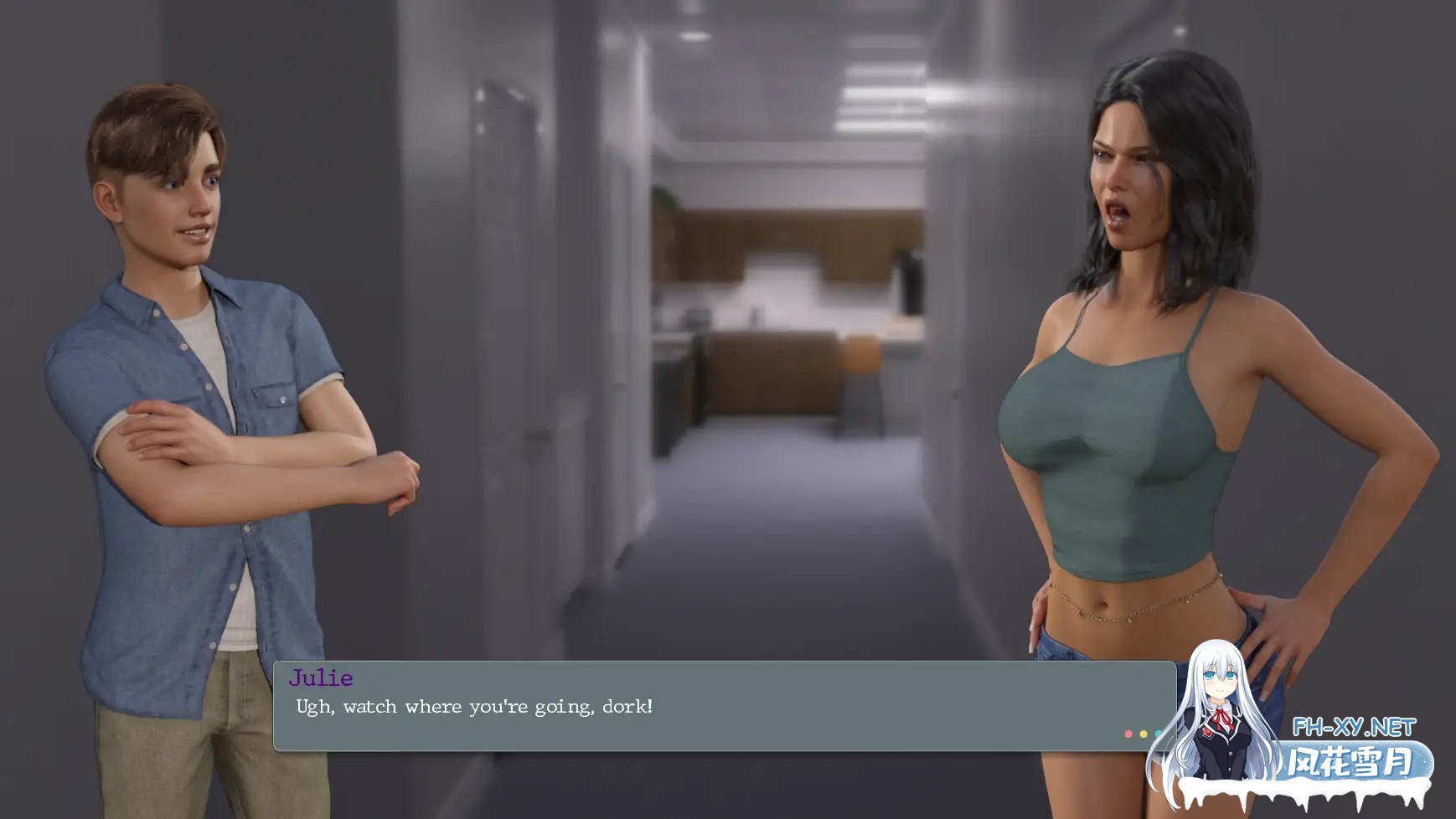Toggle the middle dot of the three-dot cluster

point(1143,734)
